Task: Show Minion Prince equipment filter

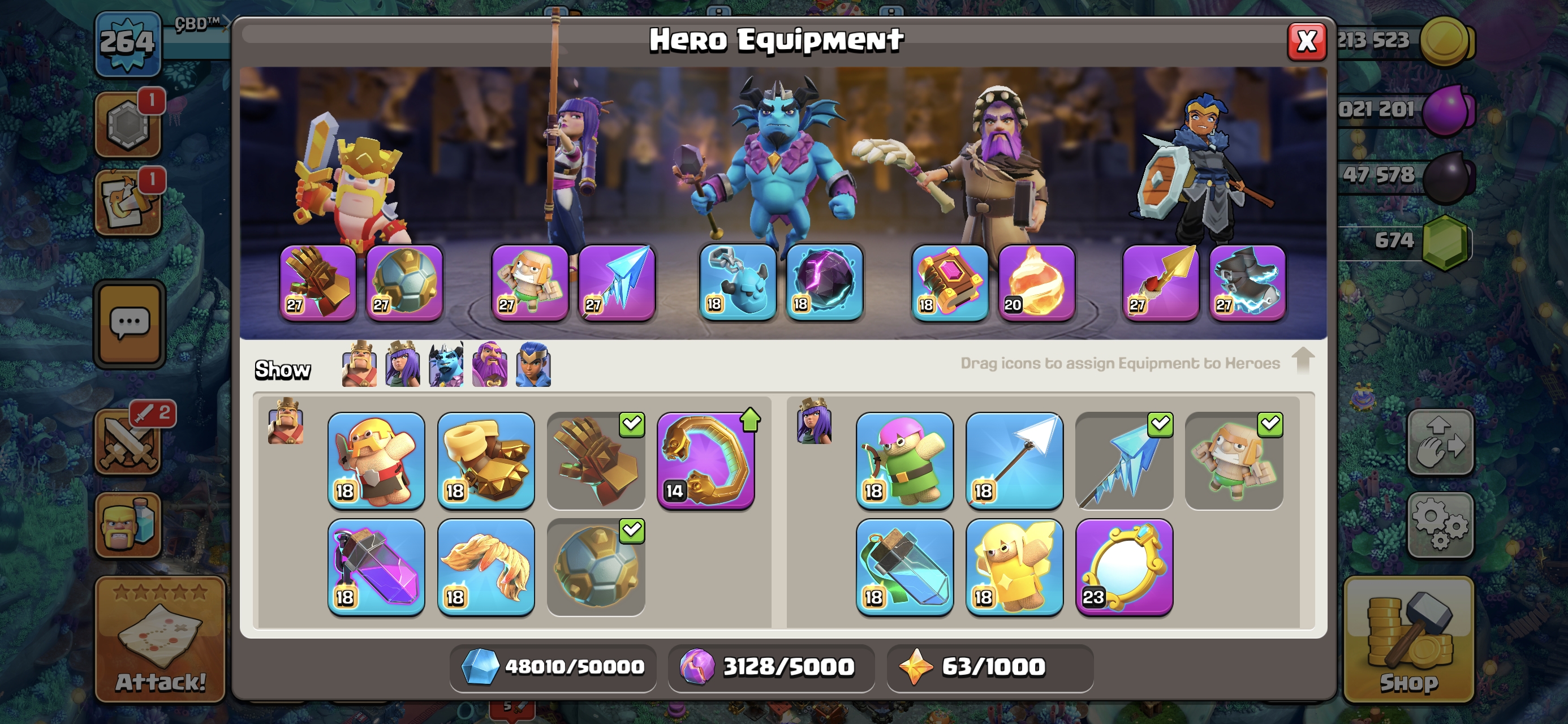Action: click(x=446, y=365)
